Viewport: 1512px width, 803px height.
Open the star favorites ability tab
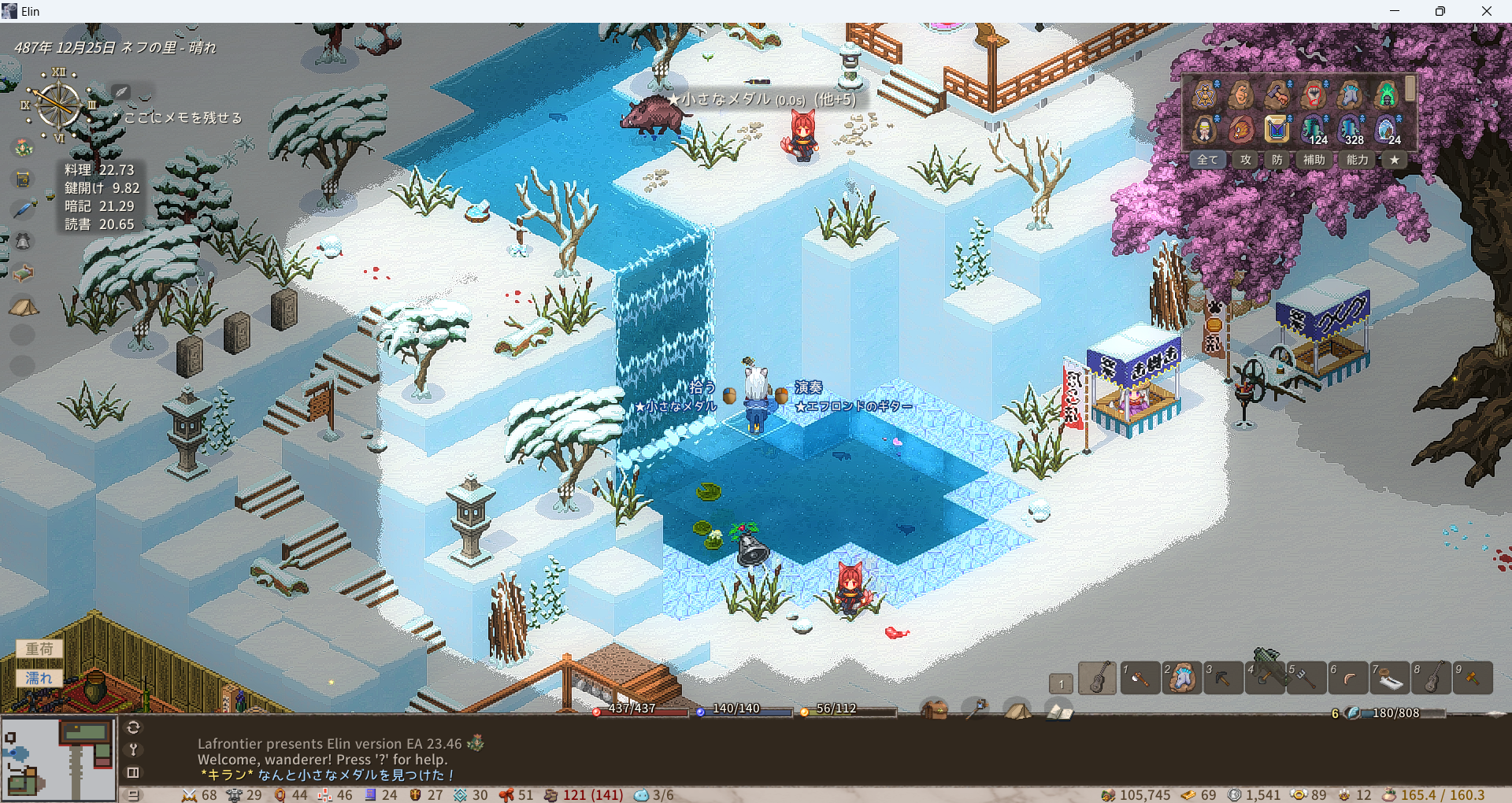pos(1395,160)
